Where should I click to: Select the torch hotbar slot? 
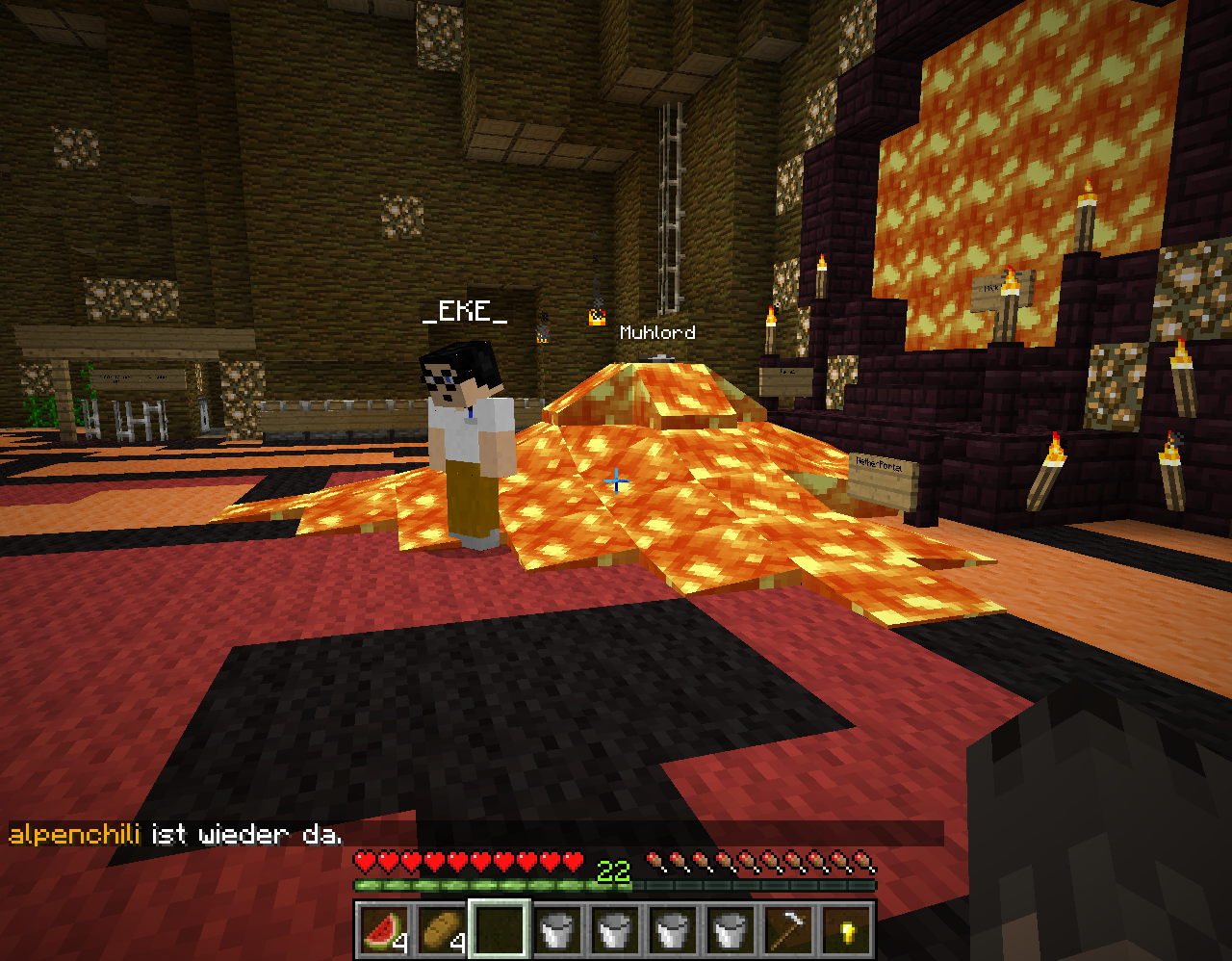(845, 930)
